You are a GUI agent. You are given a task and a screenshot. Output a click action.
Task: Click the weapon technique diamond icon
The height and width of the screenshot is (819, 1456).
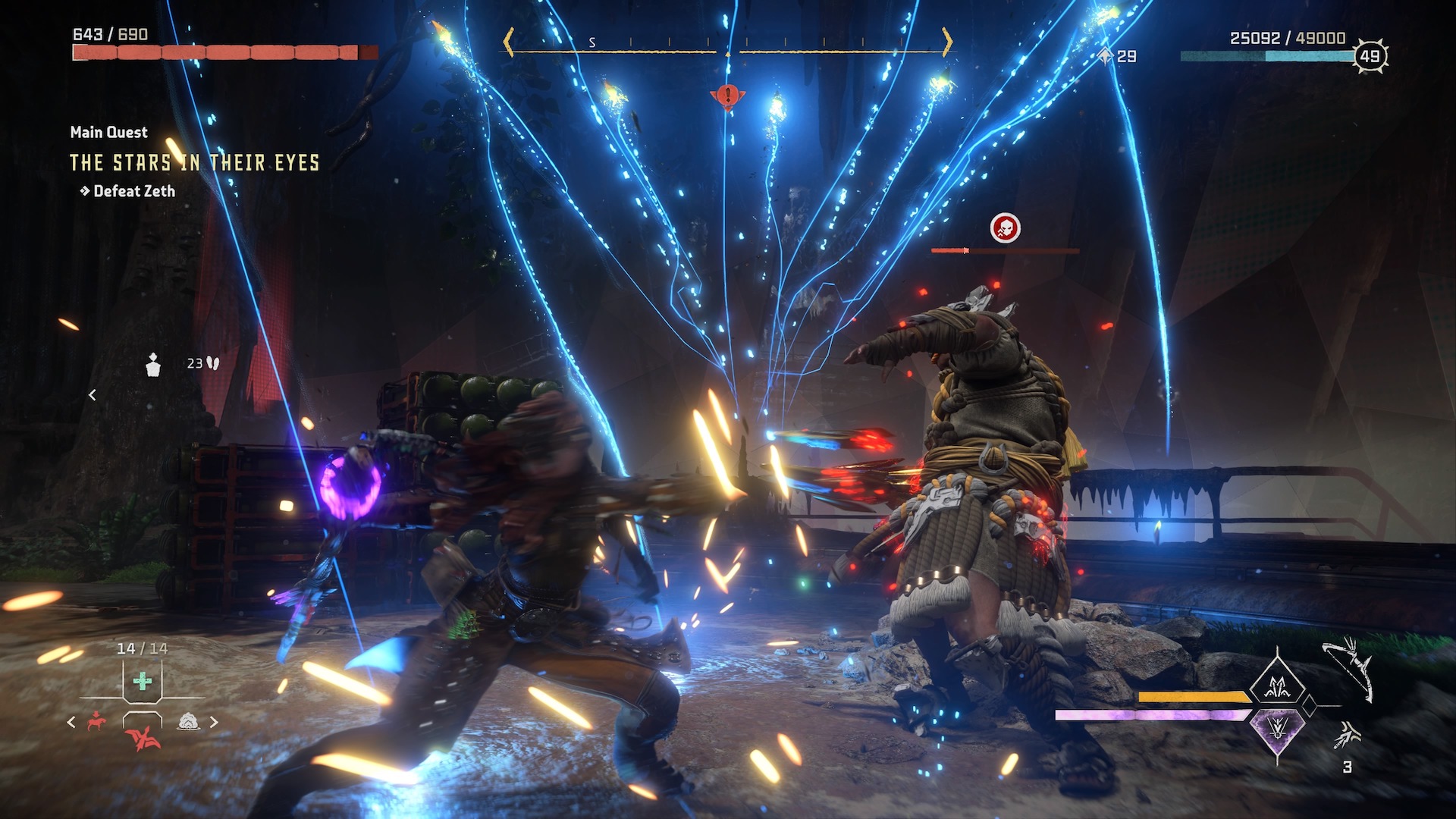point(1279,687)
